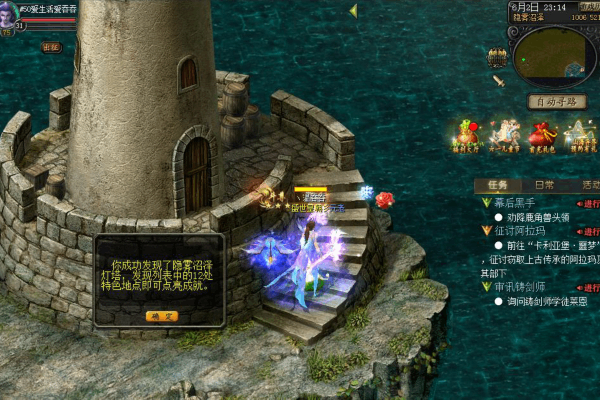This screenshot has height=400, width=600.
Task: Click the yellow arrow at top of screen
Action: [x=353, y=10]
